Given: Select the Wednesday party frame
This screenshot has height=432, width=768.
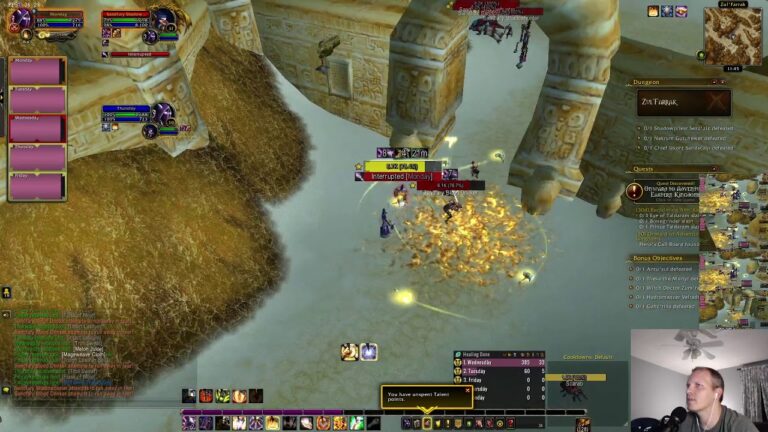Looking at the screenshot, I should pyautogui.click(x=37, y=129).
